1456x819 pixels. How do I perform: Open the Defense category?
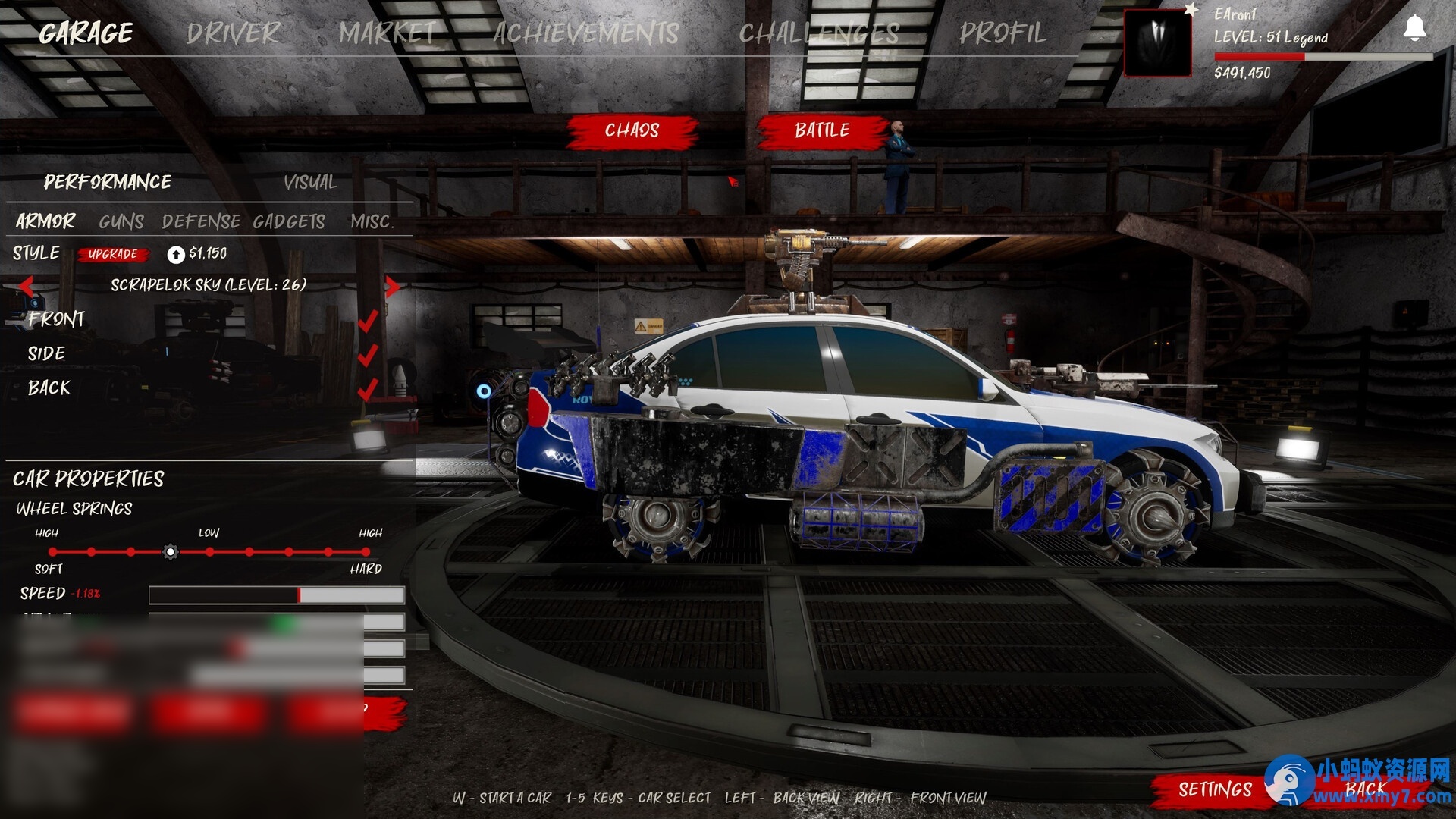click(201, 221)
